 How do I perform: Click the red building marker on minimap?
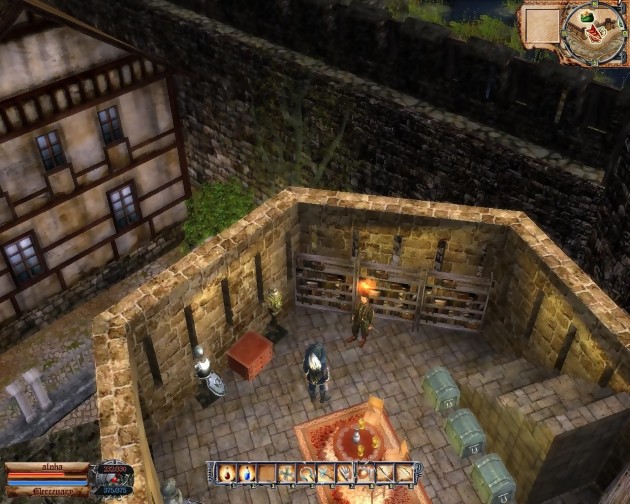[x=593, y=32]
